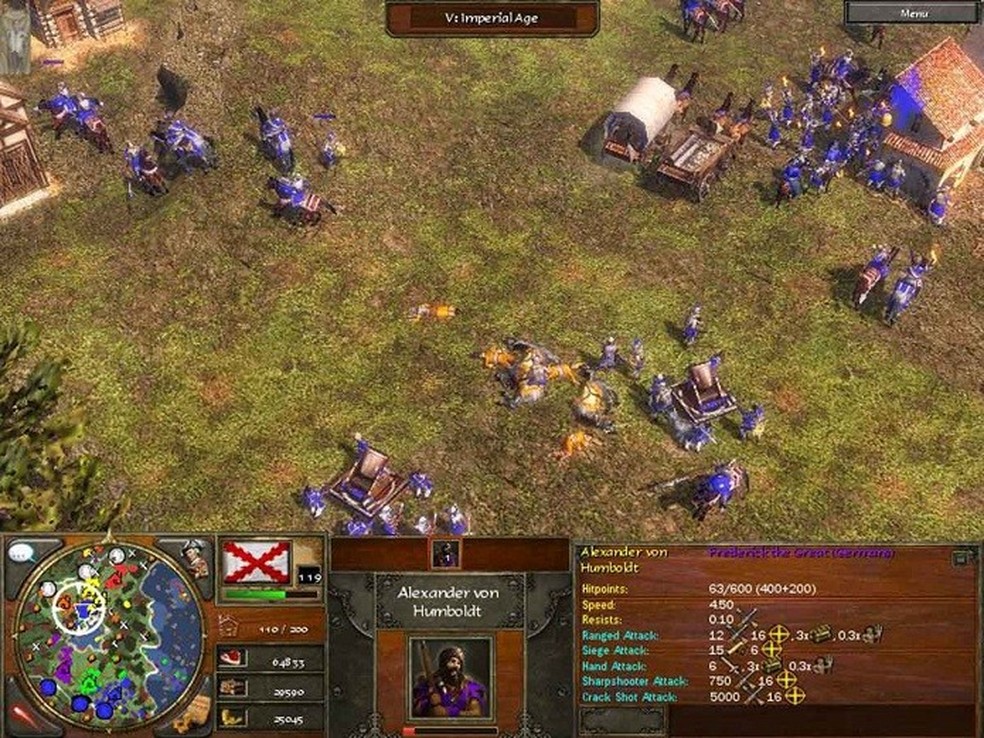984x738 pixels.
Task: Click the V: Imperial Age banner
Action: click(x=492, y=17)
